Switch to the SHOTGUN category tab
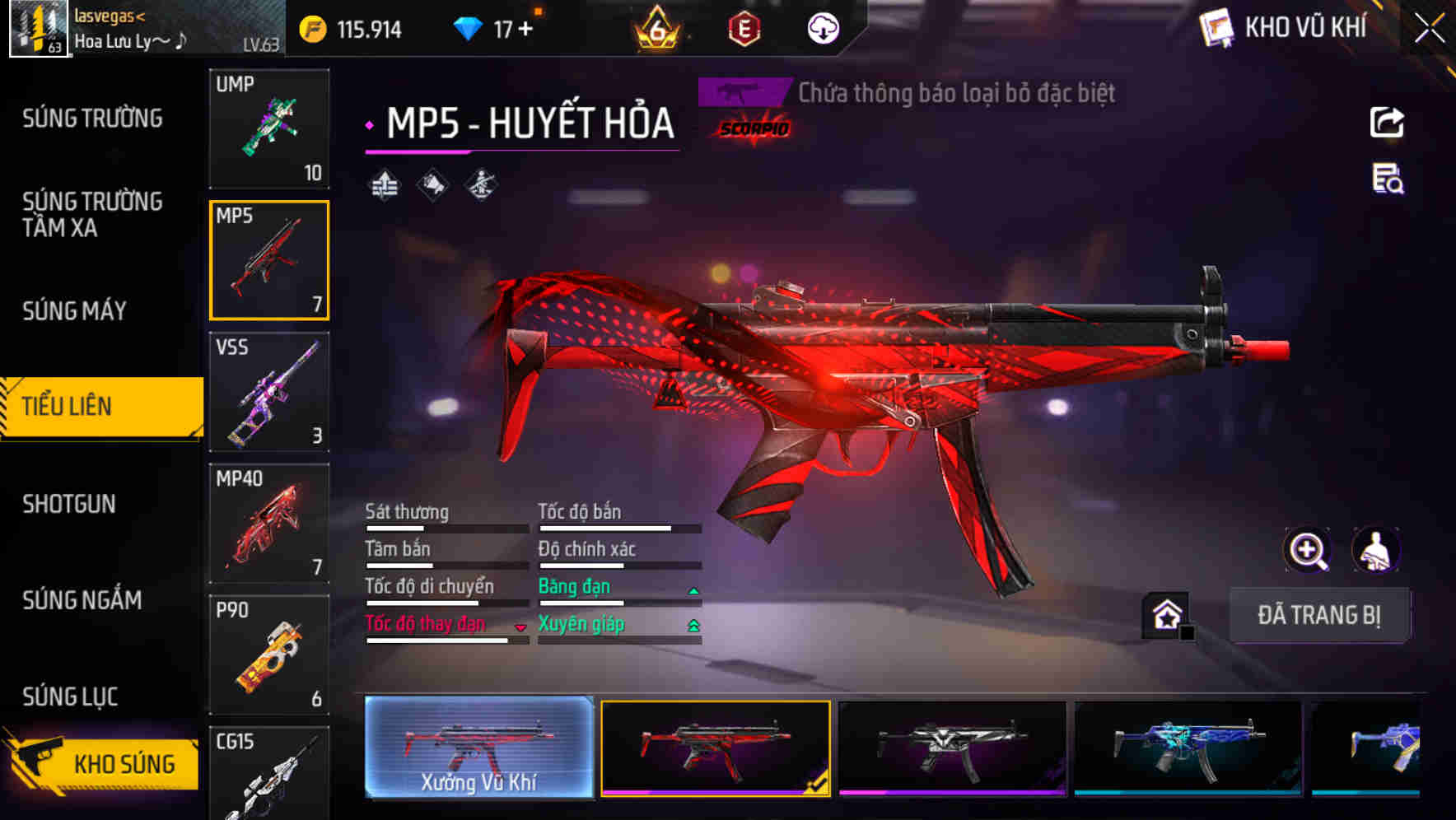This screenshot has height=820, width=1456. [70, 504]
